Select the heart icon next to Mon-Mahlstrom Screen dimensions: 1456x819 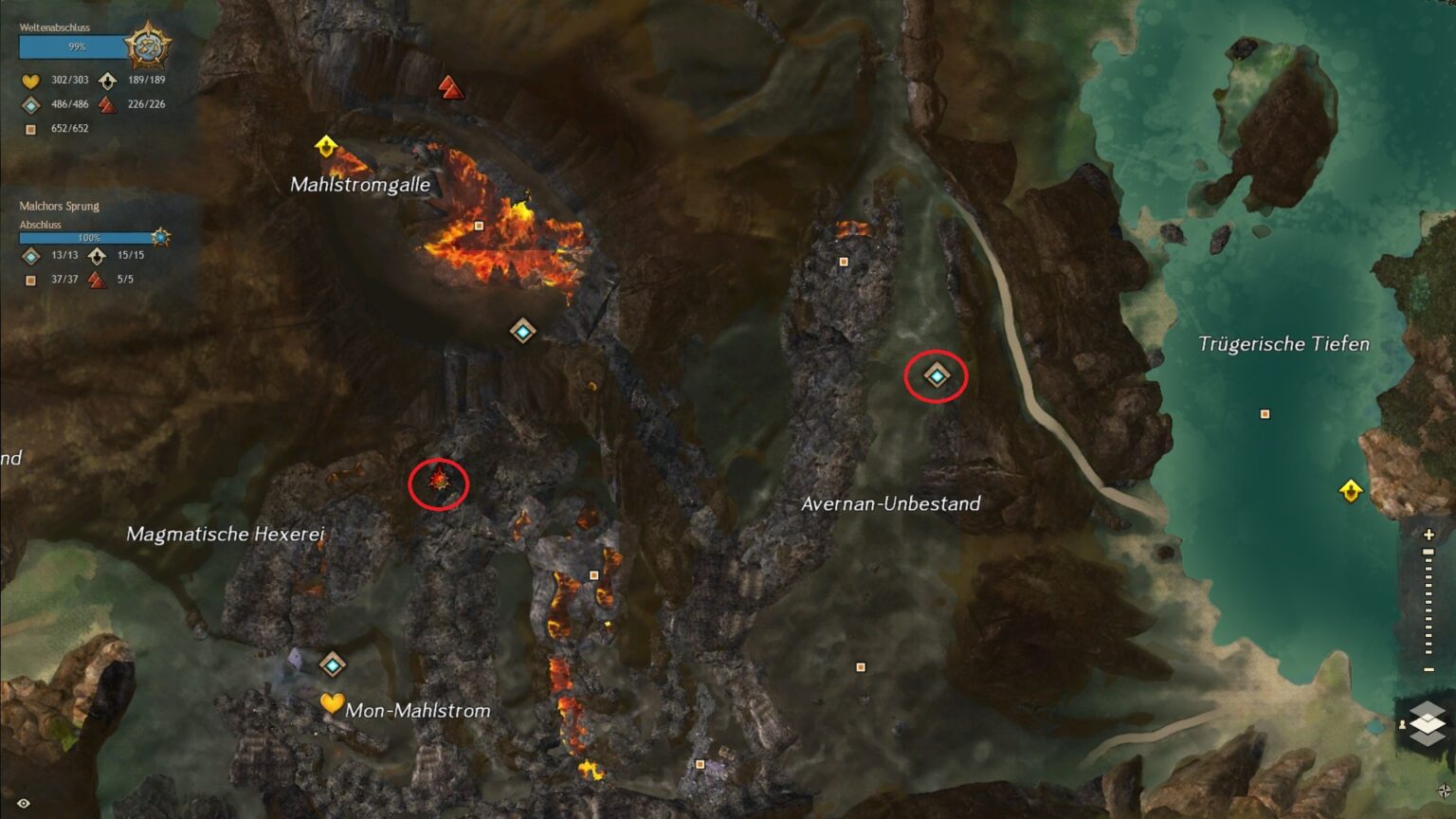pyautogui.click(x=334, y=704)
